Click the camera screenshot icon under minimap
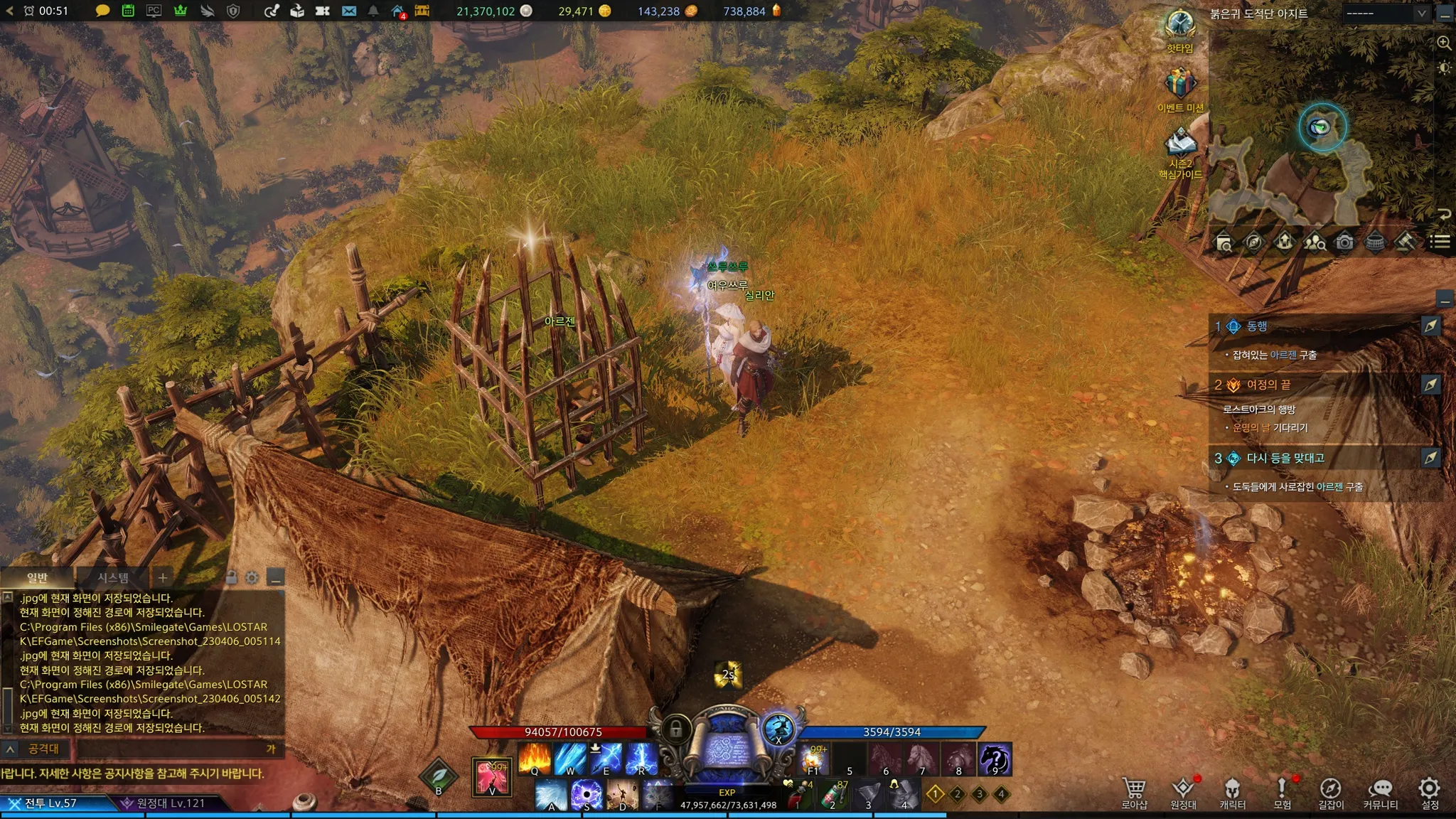 [x=1344, y=242]
